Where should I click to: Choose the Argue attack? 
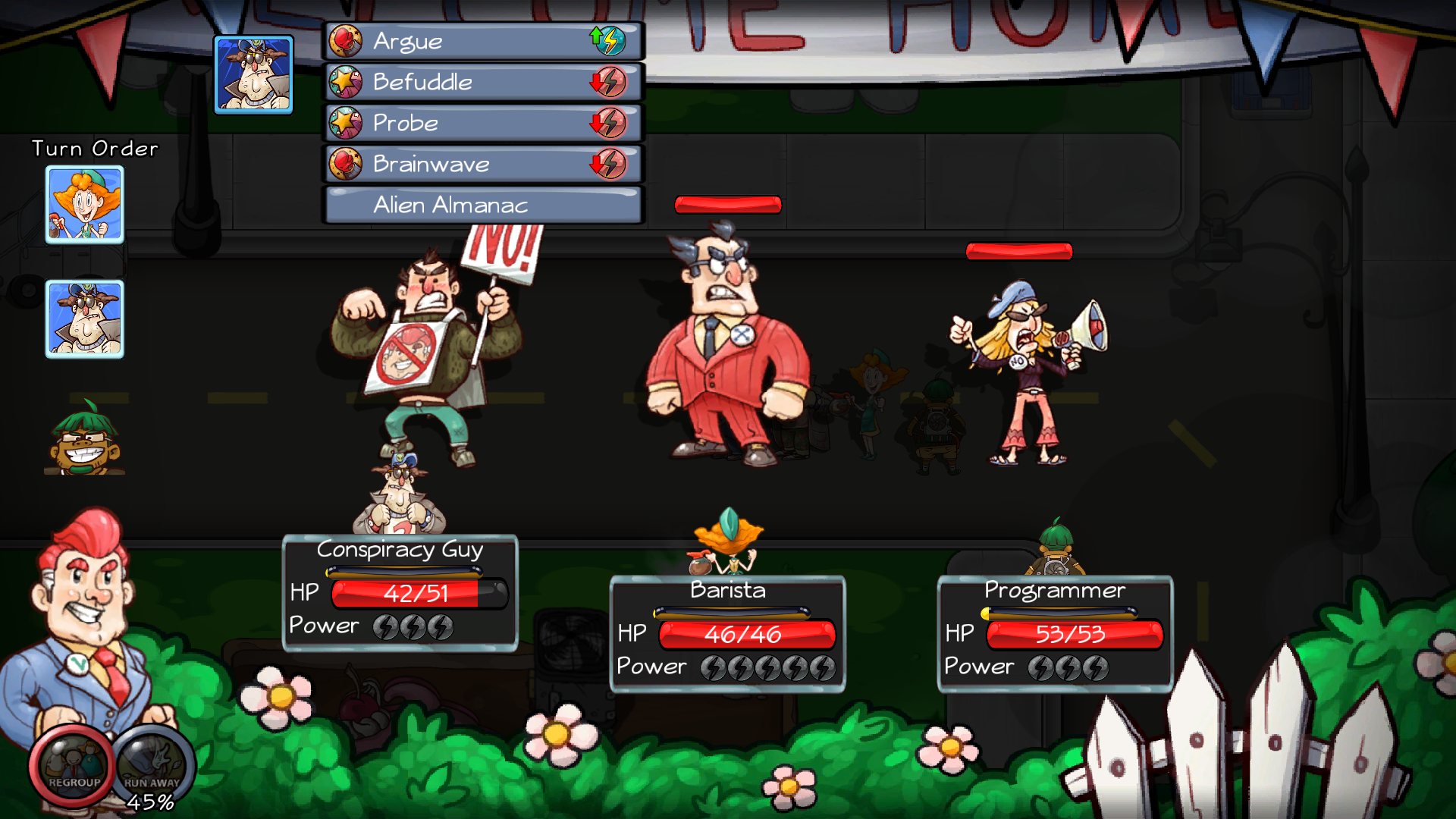[x=406, y=41]
